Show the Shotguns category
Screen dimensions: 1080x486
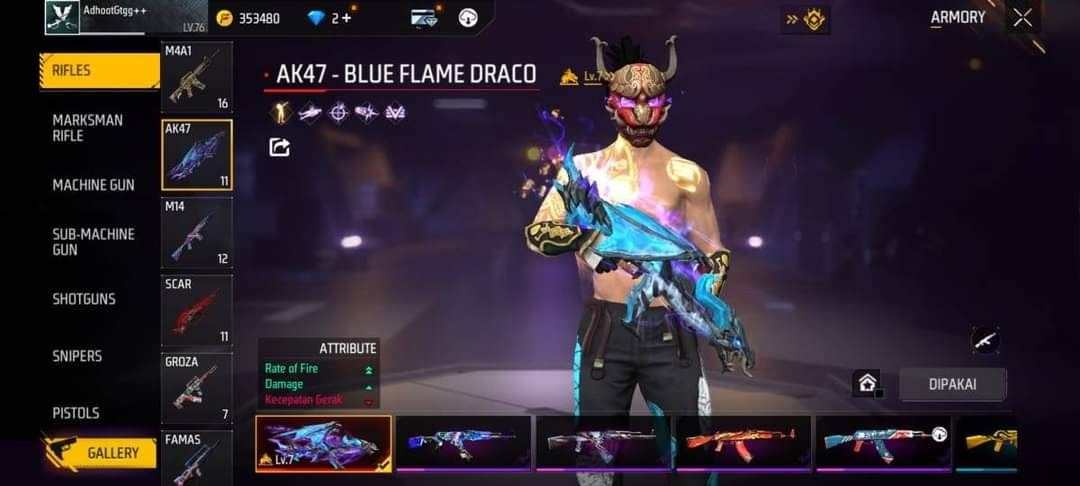(84, 299)
